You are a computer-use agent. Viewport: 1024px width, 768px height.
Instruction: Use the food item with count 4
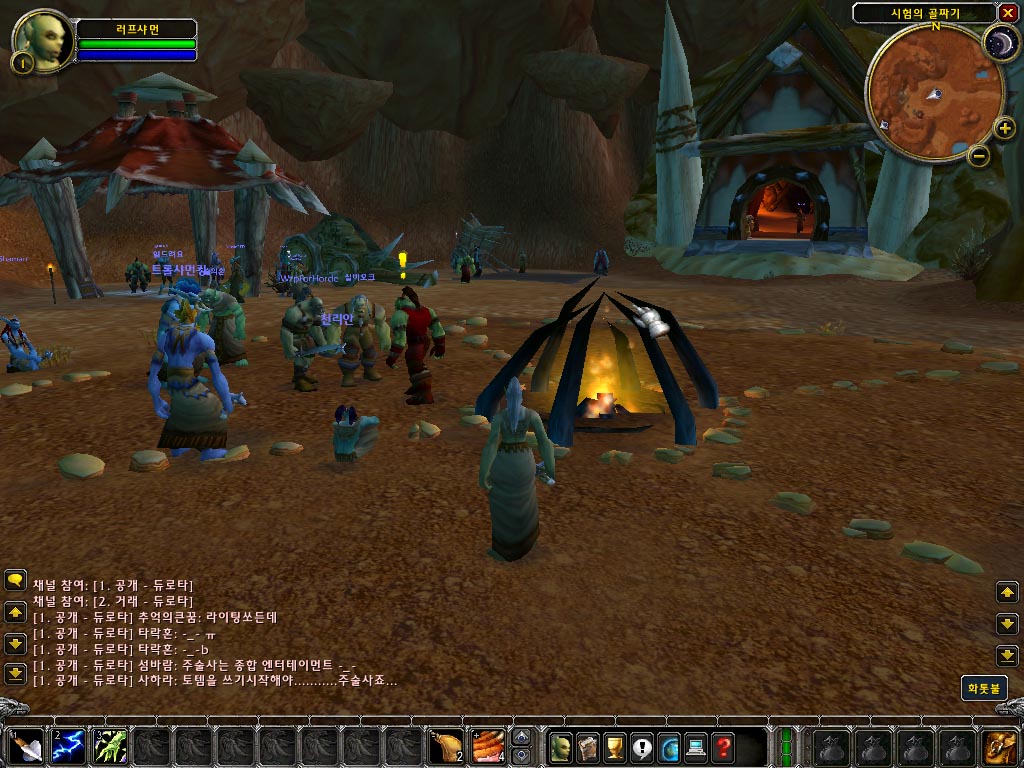click(487, 746)
